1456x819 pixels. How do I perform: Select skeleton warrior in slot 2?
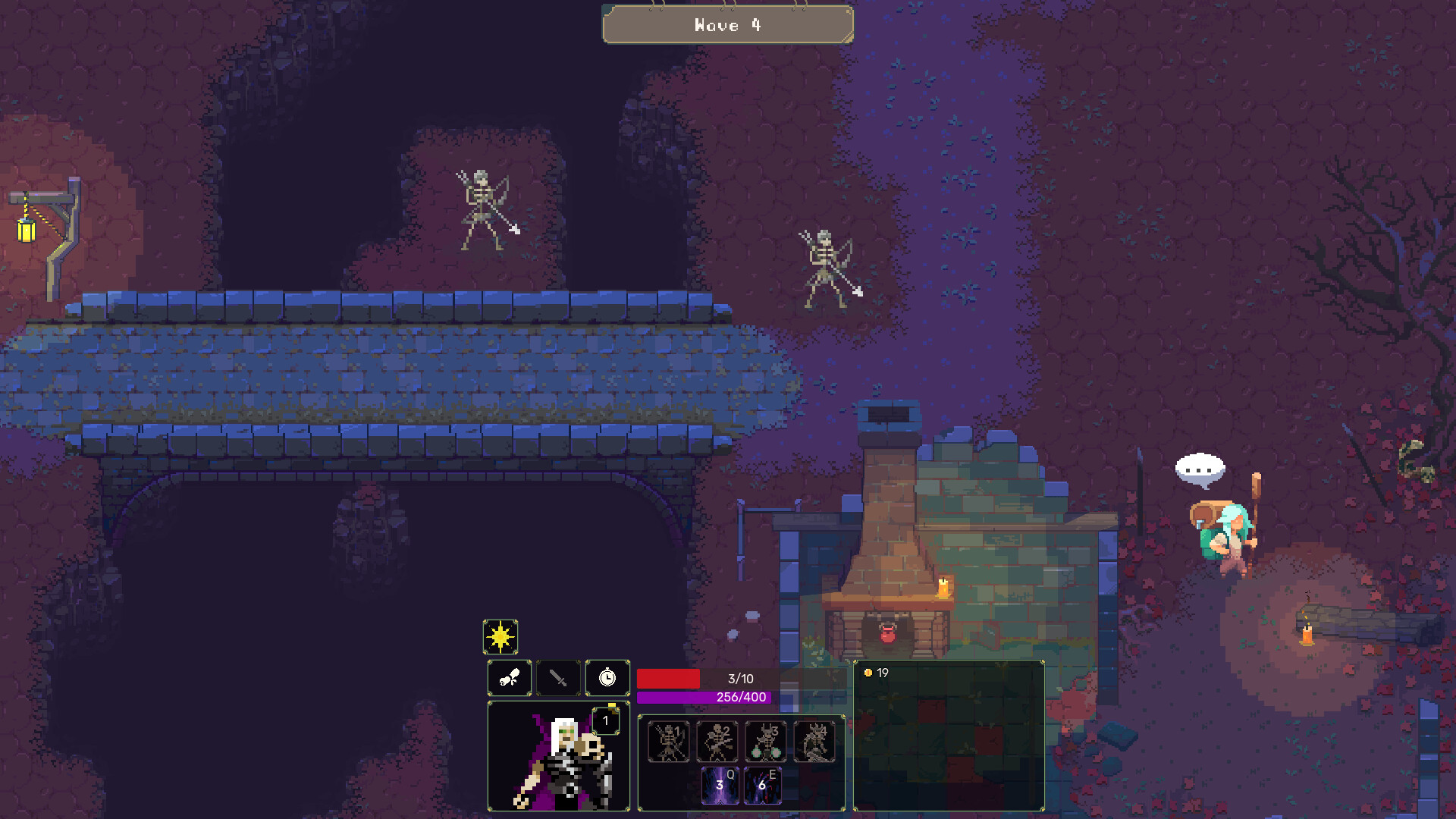(717, 741)
